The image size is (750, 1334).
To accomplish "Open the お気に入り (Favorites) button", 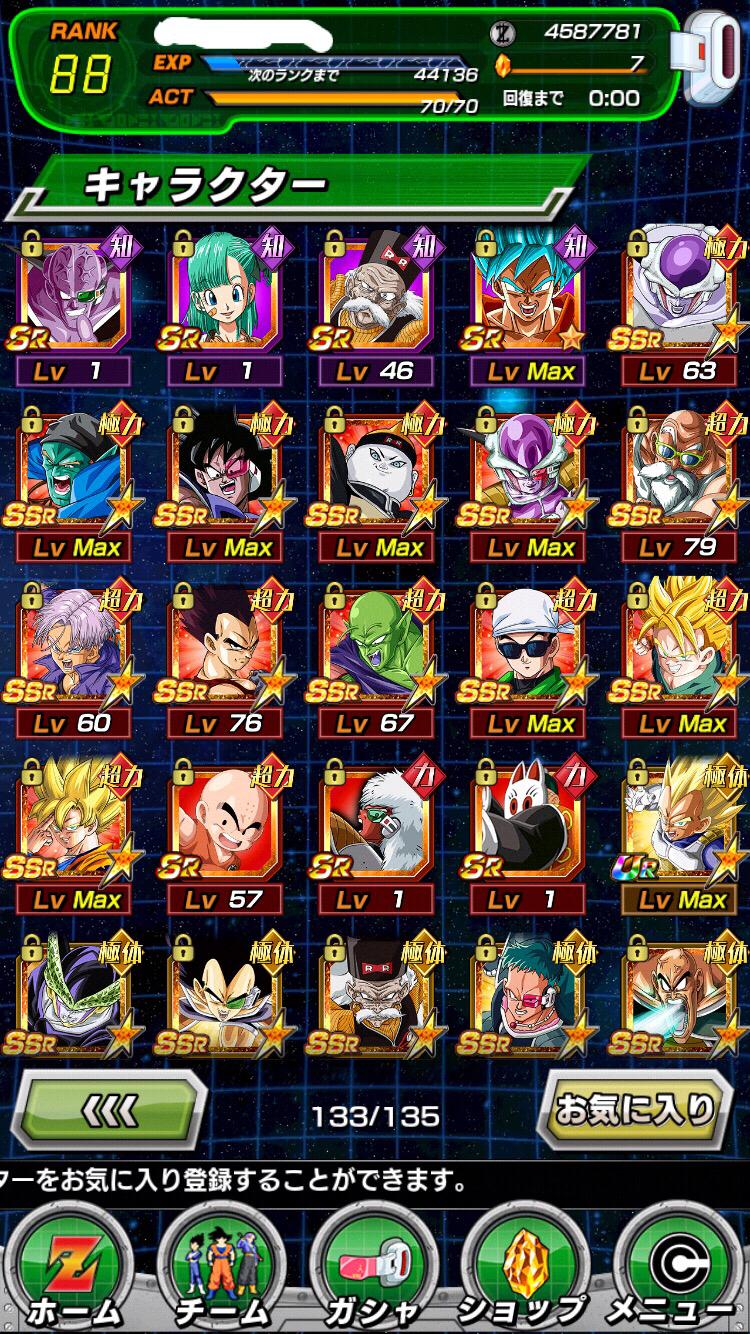I will [x=637, y=1108].
